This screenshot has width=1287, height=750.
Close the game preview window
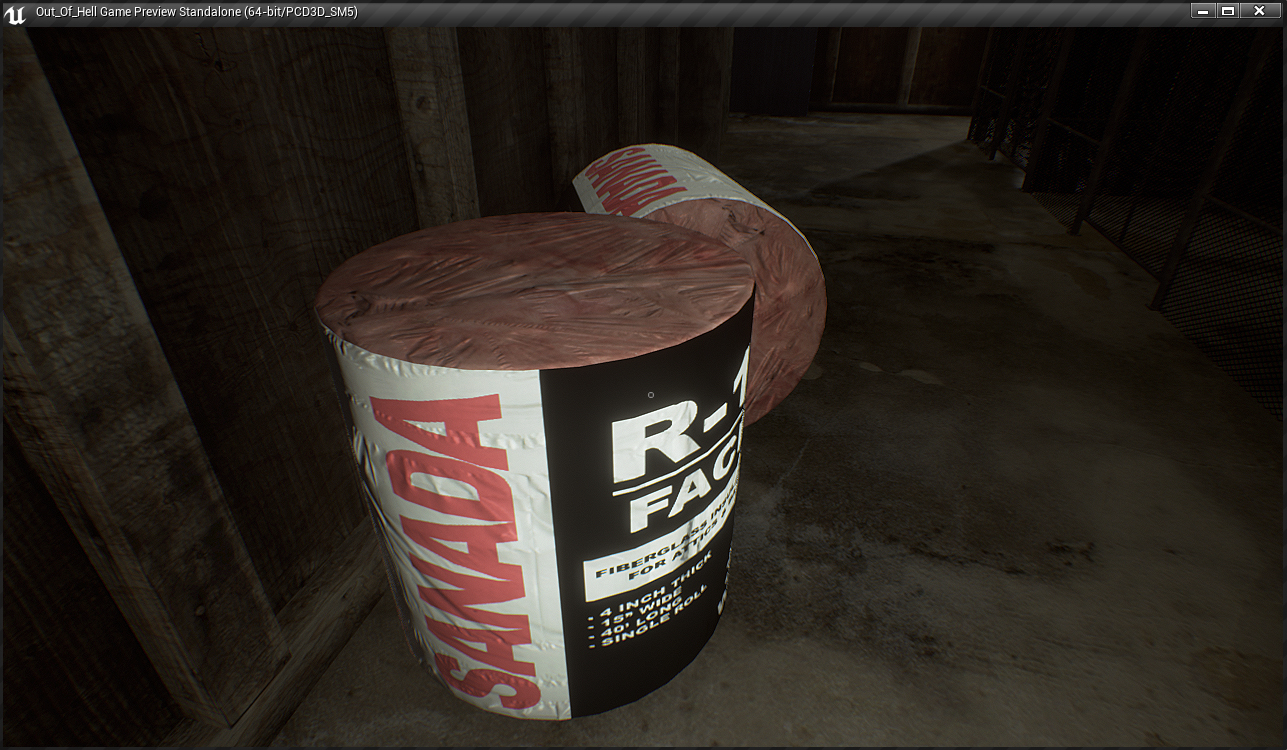pos(1259,11)
